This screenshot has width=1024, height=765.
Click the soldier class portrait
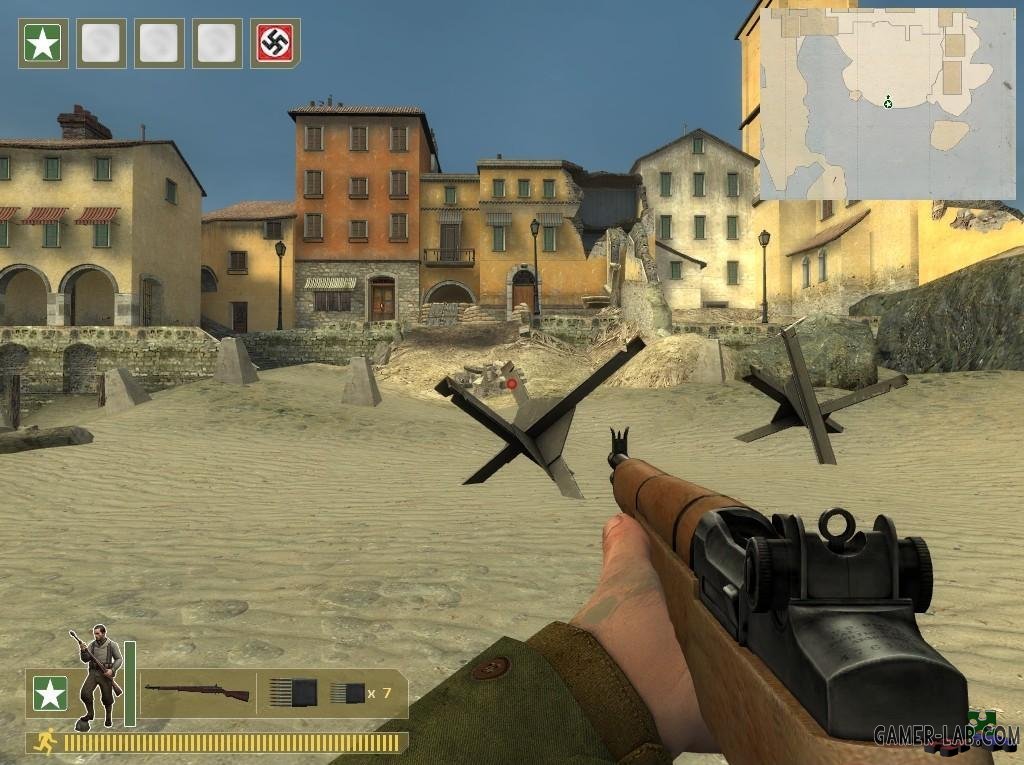tap(97, 677)
